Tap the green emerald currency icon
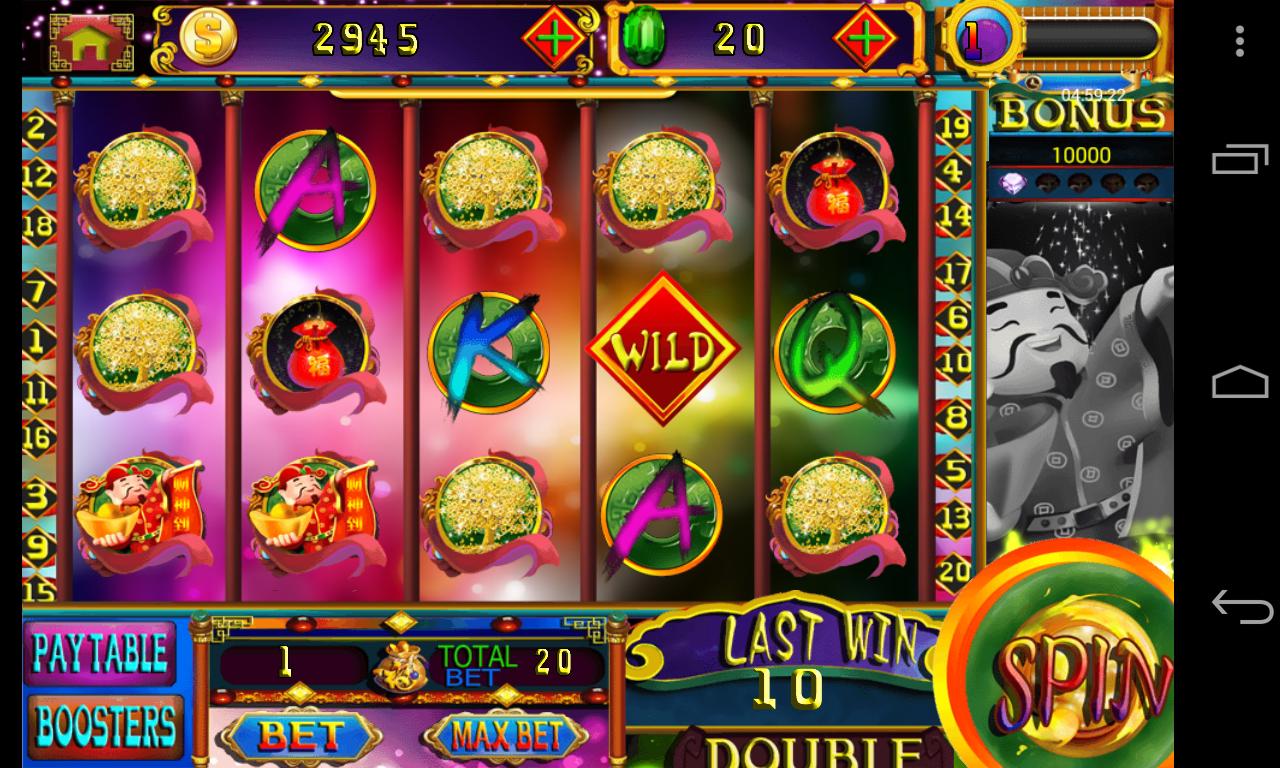 [x=646, y=37]
